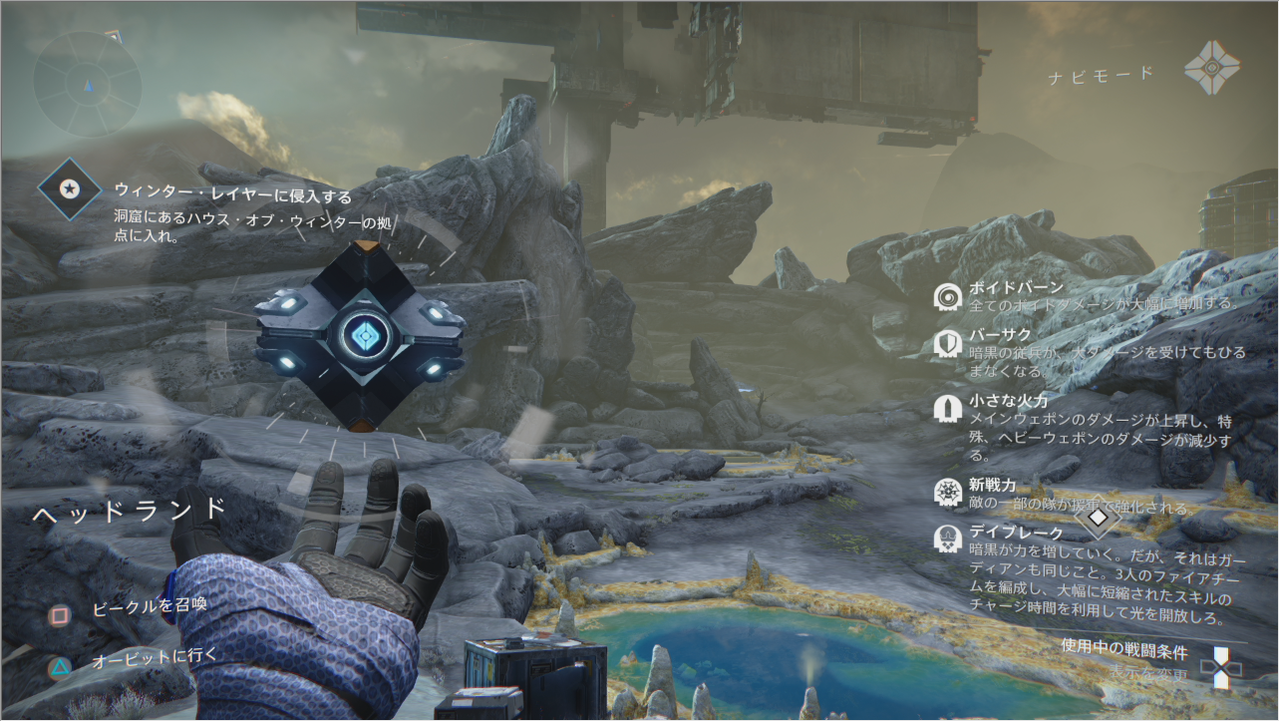Select the ウィンター・レイヤーに侵入する objective marker
Screen dimensions: 1280x722
[x=69, y=188]
